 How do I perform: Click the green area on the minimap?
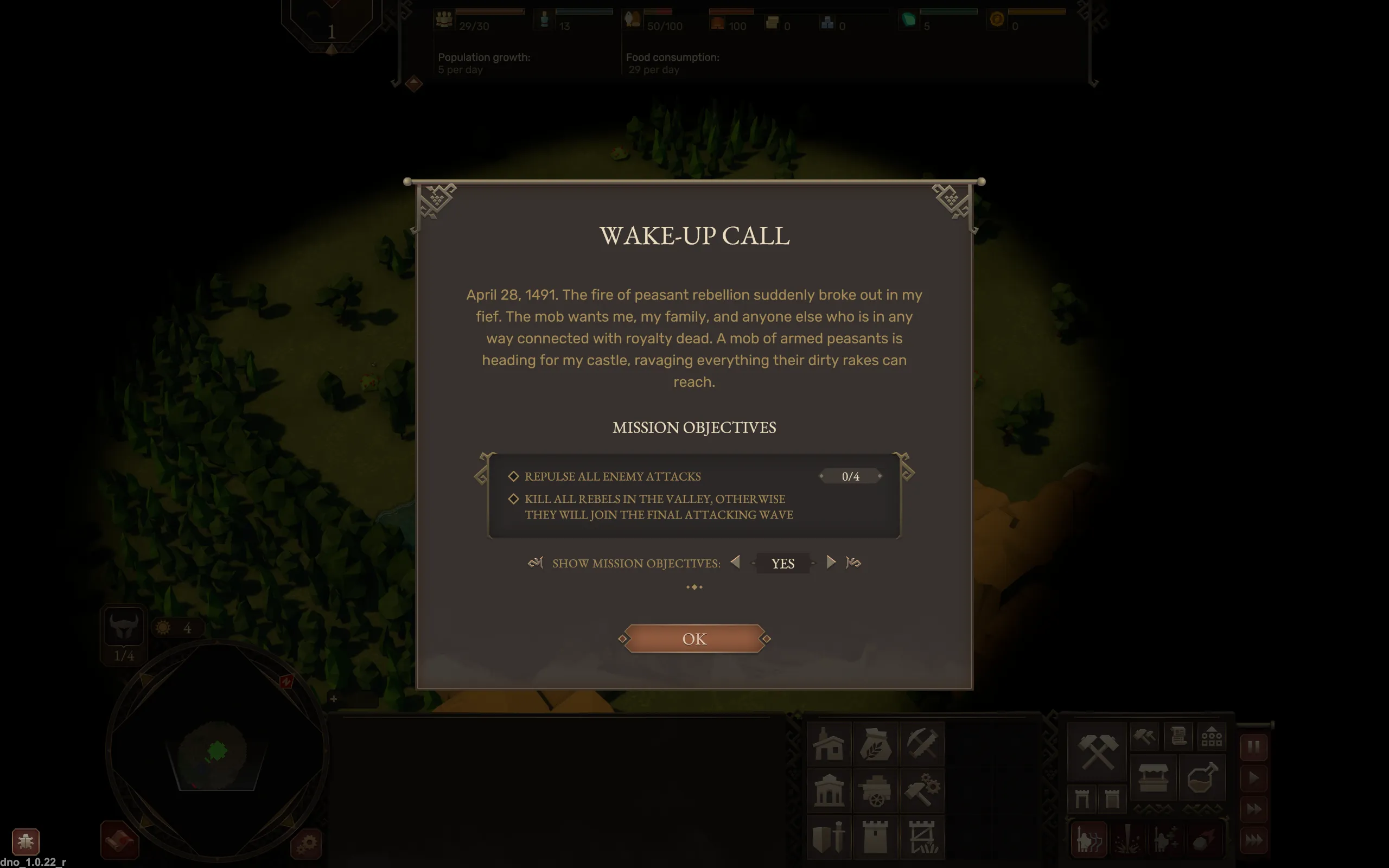217,751
